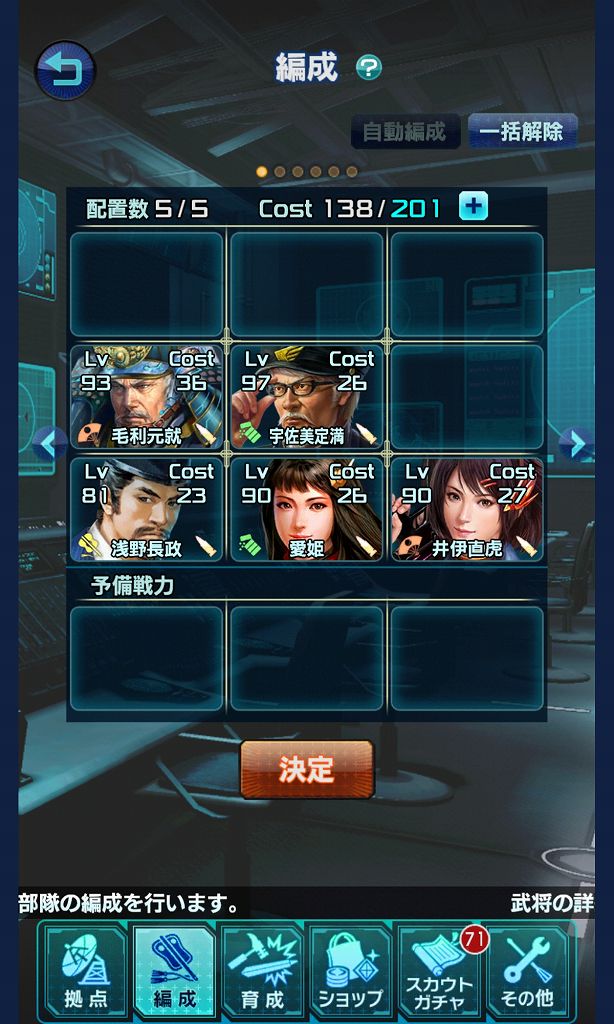Open the 編成 formation menu

point(173,969)
